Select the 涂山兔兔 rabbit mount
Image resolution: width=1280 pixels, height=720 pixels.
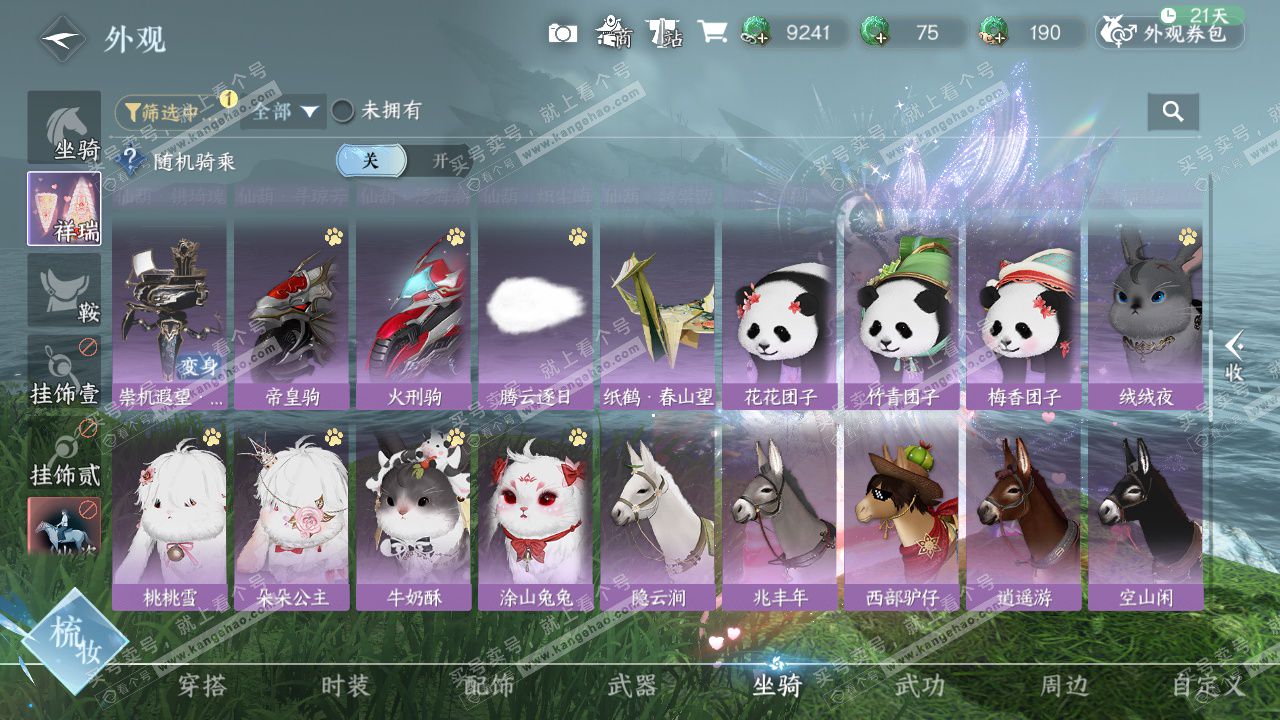click(x=535, y=517)
